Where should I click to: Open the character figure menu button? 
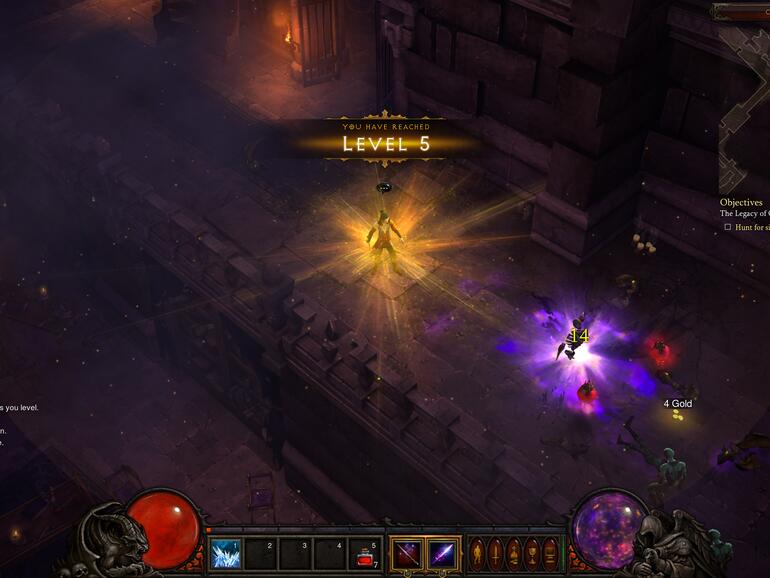pyautogui.click(x=477, y=554)
